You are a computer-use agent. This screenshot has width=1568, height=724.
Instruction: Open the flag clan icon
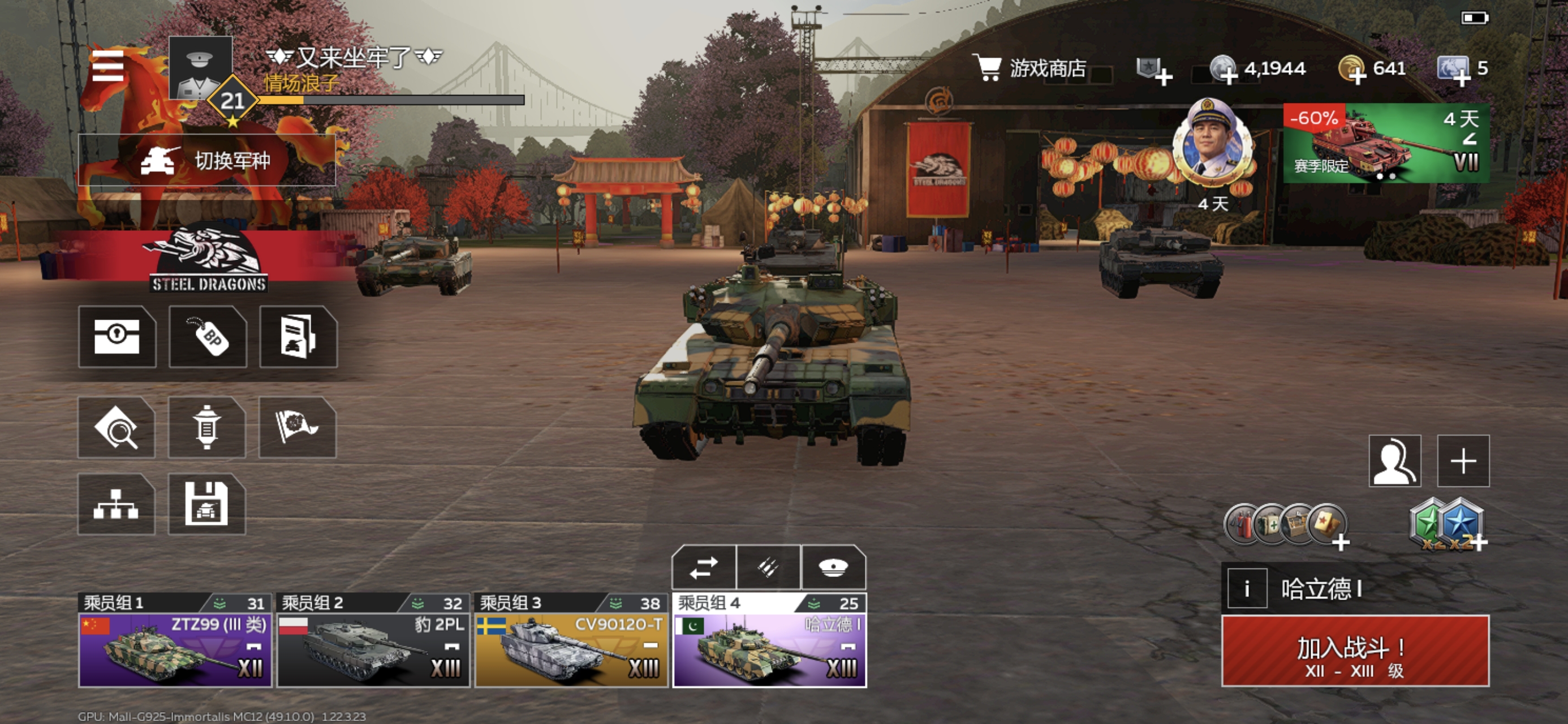[x=297, y=428]
